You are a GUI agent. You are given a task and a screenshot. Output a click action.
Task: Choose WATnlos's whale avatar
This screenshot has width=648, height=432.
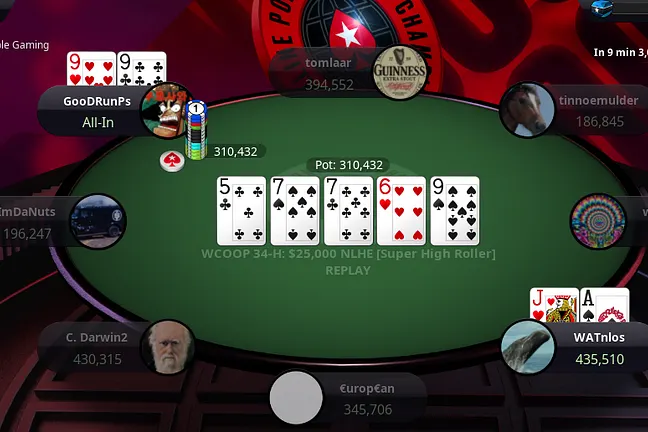528,346
